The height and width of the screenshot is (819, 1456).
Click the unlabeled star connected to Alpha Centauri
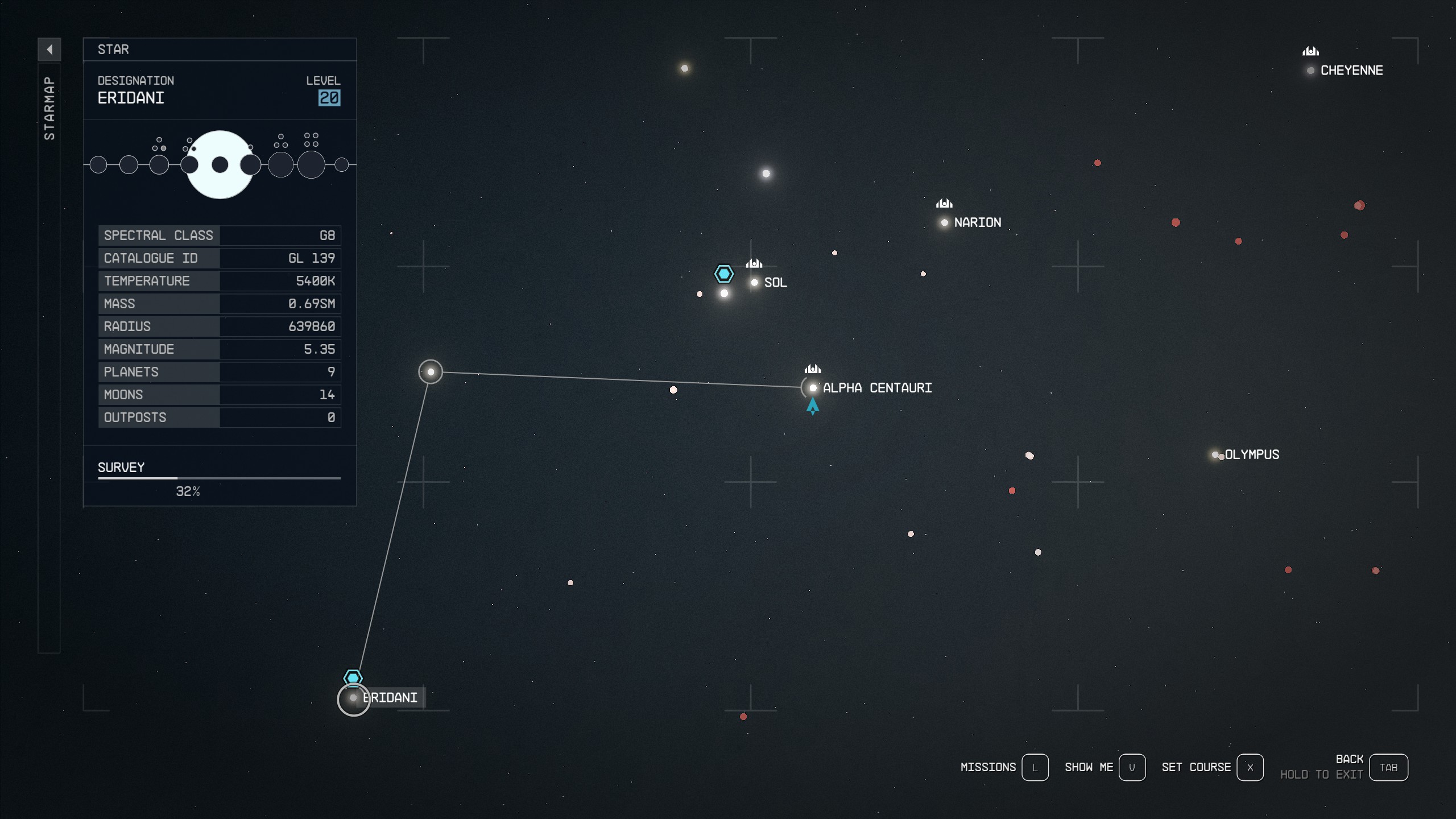[431, 372]
